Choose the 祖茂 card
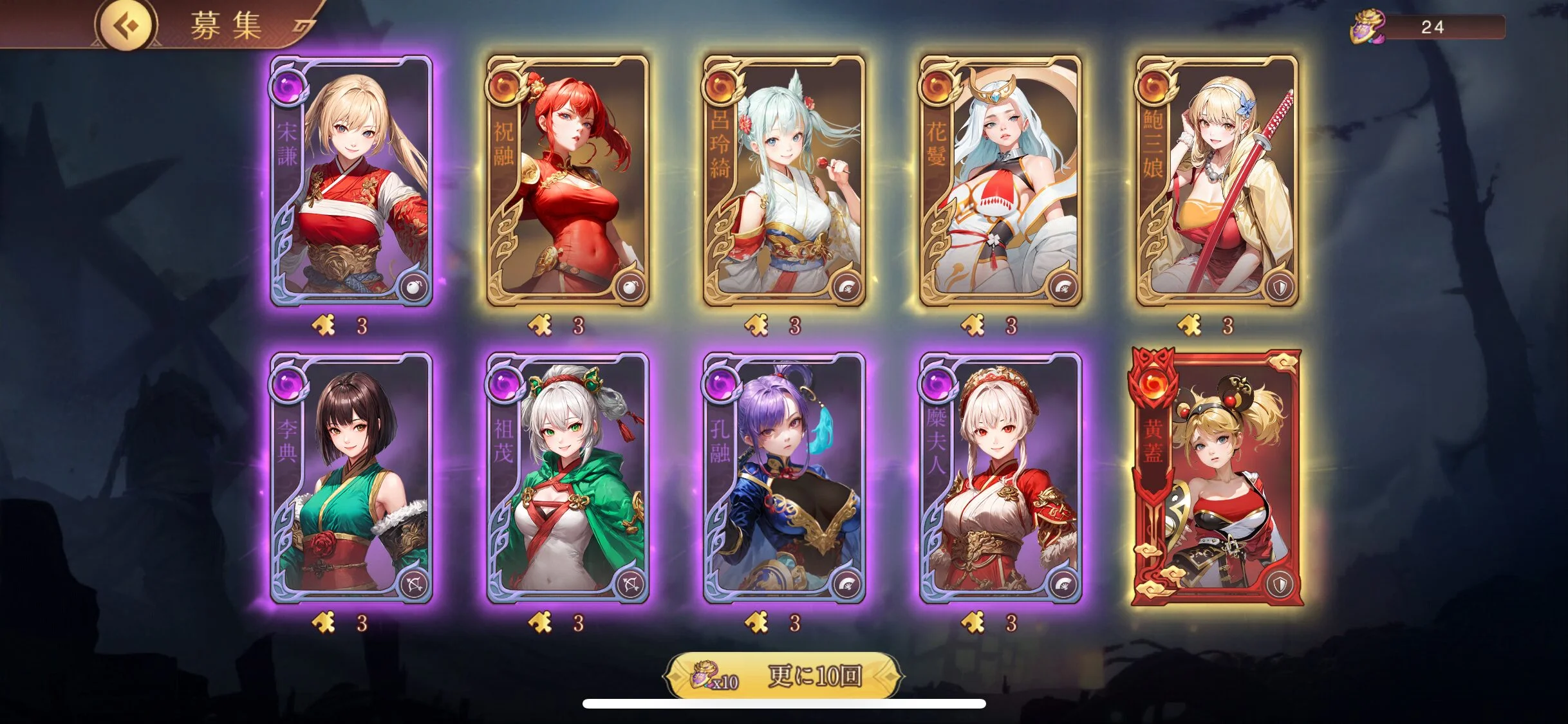 click(568, 478)
